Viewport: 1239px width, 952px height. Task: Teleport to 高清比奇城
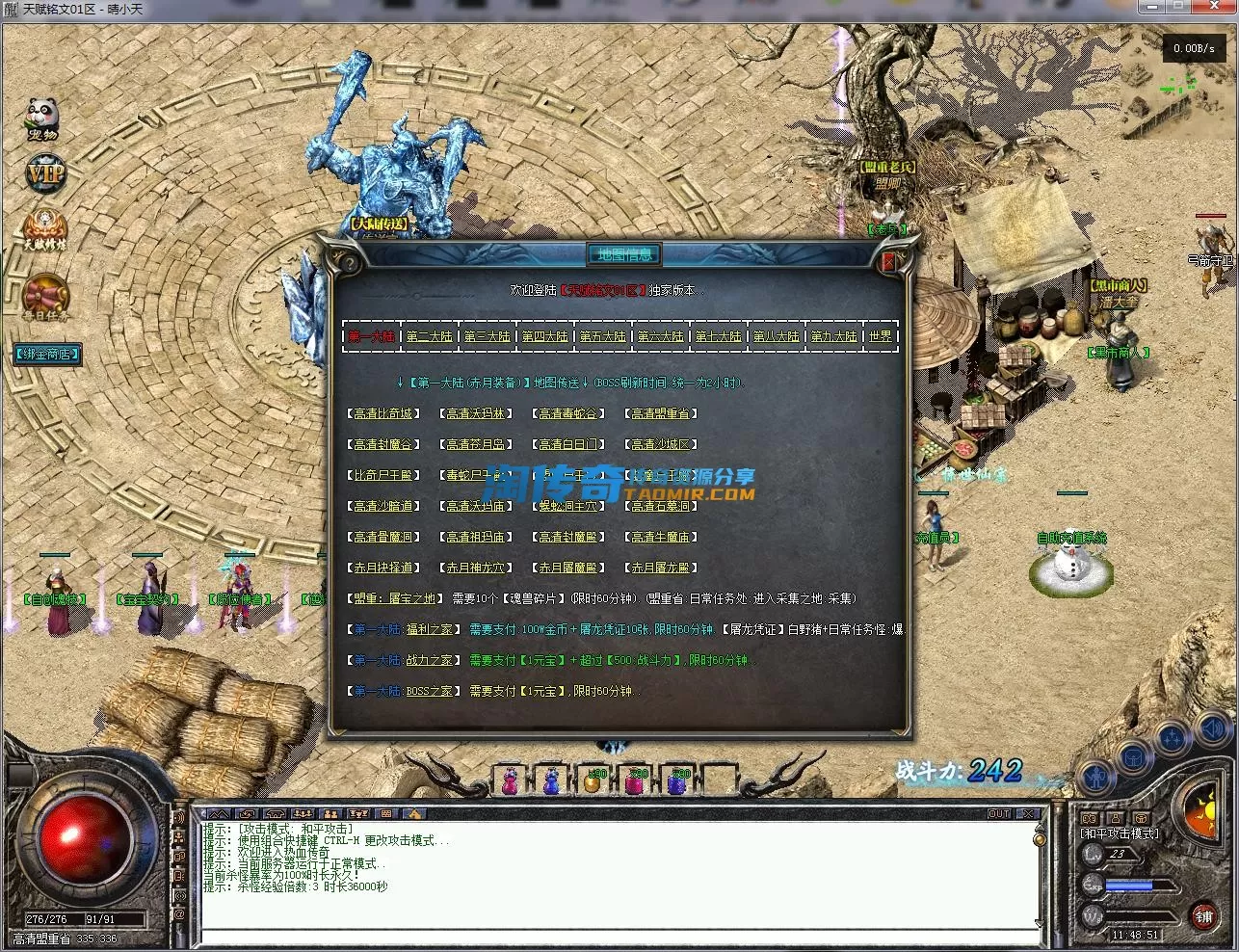383,413
